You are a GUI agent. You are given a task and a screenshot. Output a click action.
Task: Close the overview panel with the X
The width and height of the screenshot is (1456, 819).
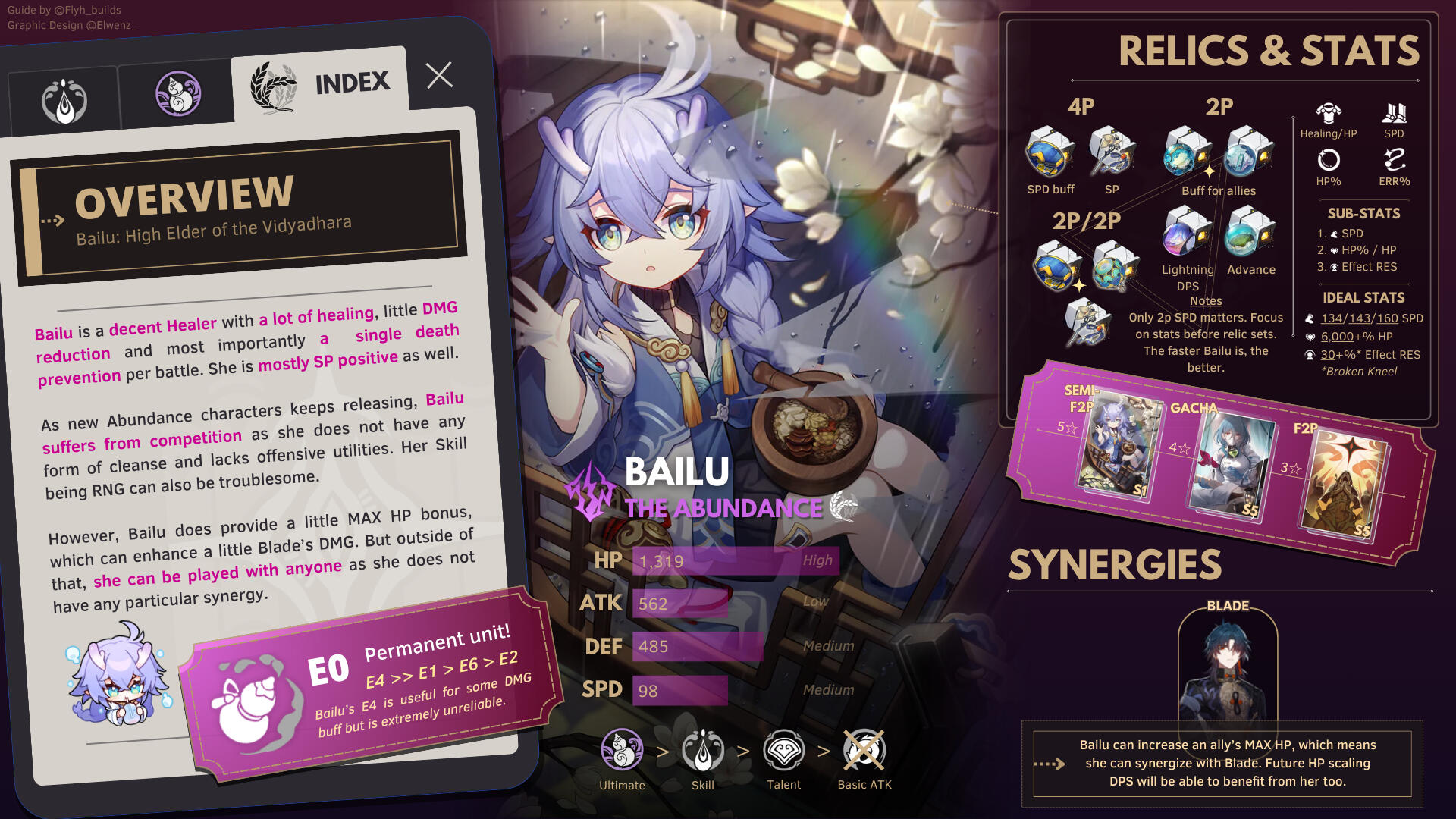(x=439, y=75)
